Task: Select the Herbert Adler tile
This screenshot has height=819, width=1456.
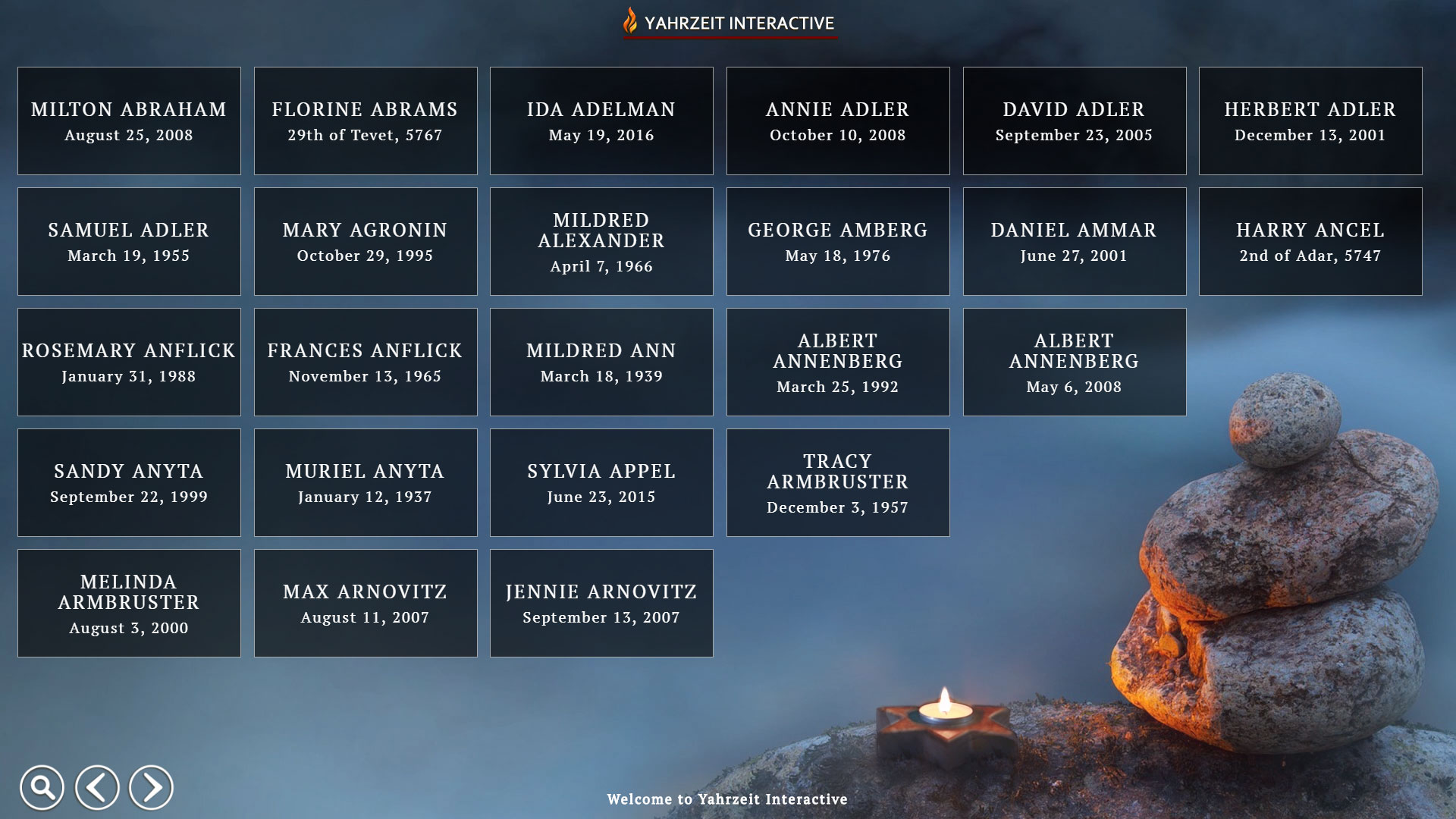Action: pos(1310,121)
